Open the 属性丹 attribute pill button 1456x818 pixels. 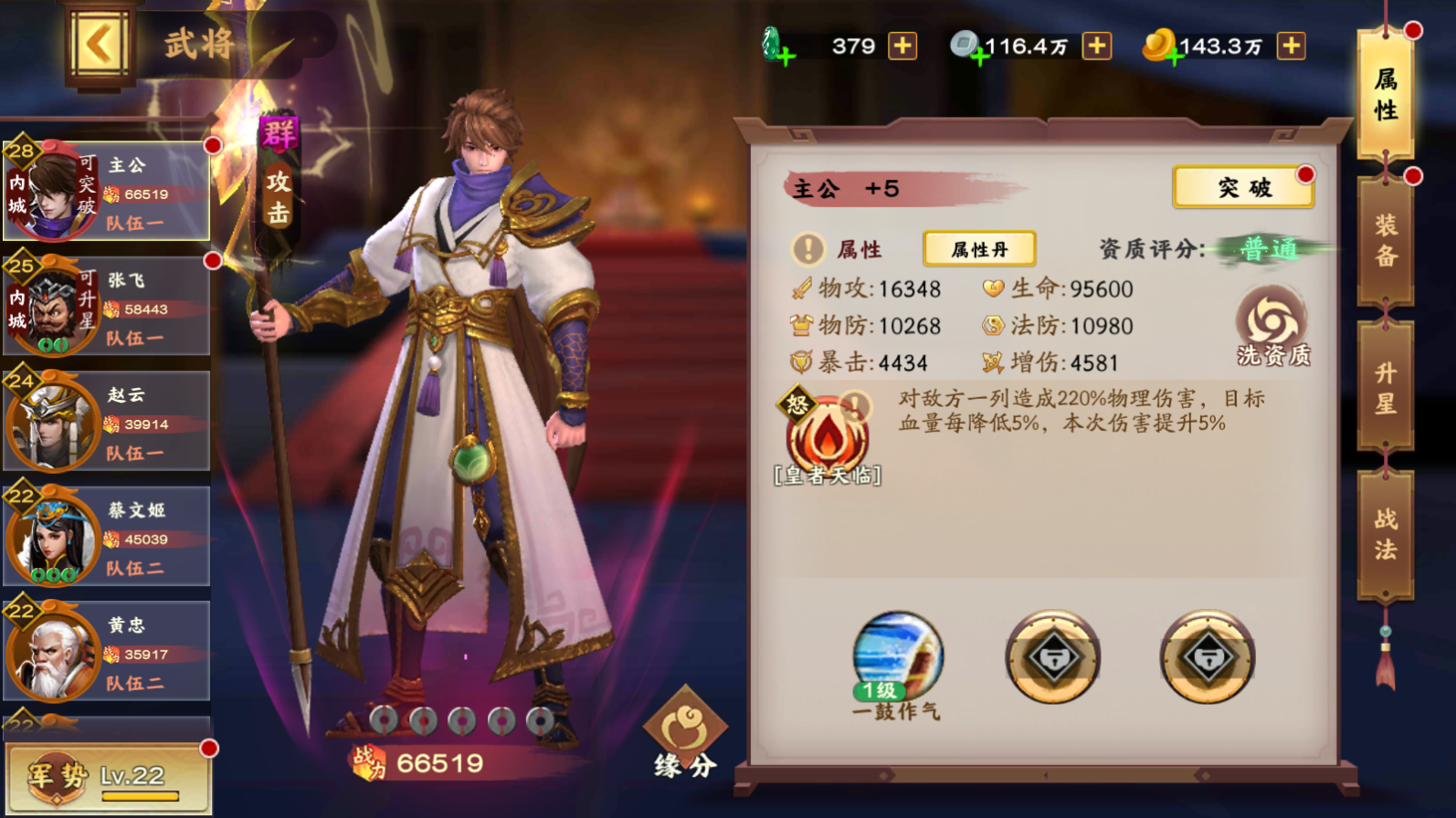pos(979,249)
